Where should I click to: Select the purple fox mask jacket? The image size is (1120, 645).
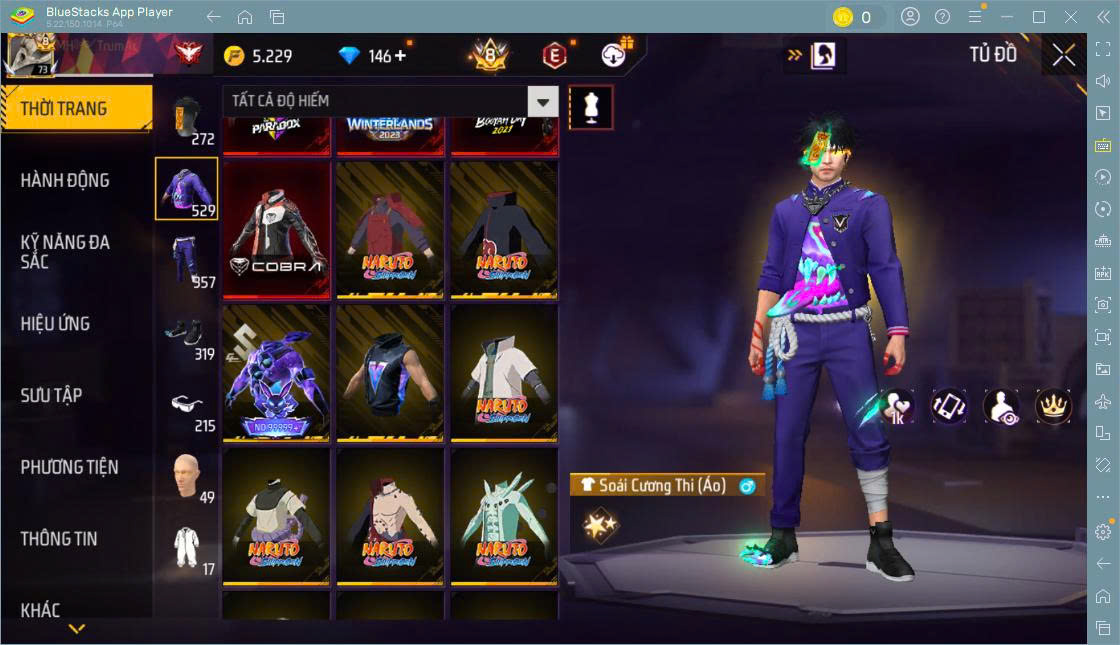coord(276,372)
